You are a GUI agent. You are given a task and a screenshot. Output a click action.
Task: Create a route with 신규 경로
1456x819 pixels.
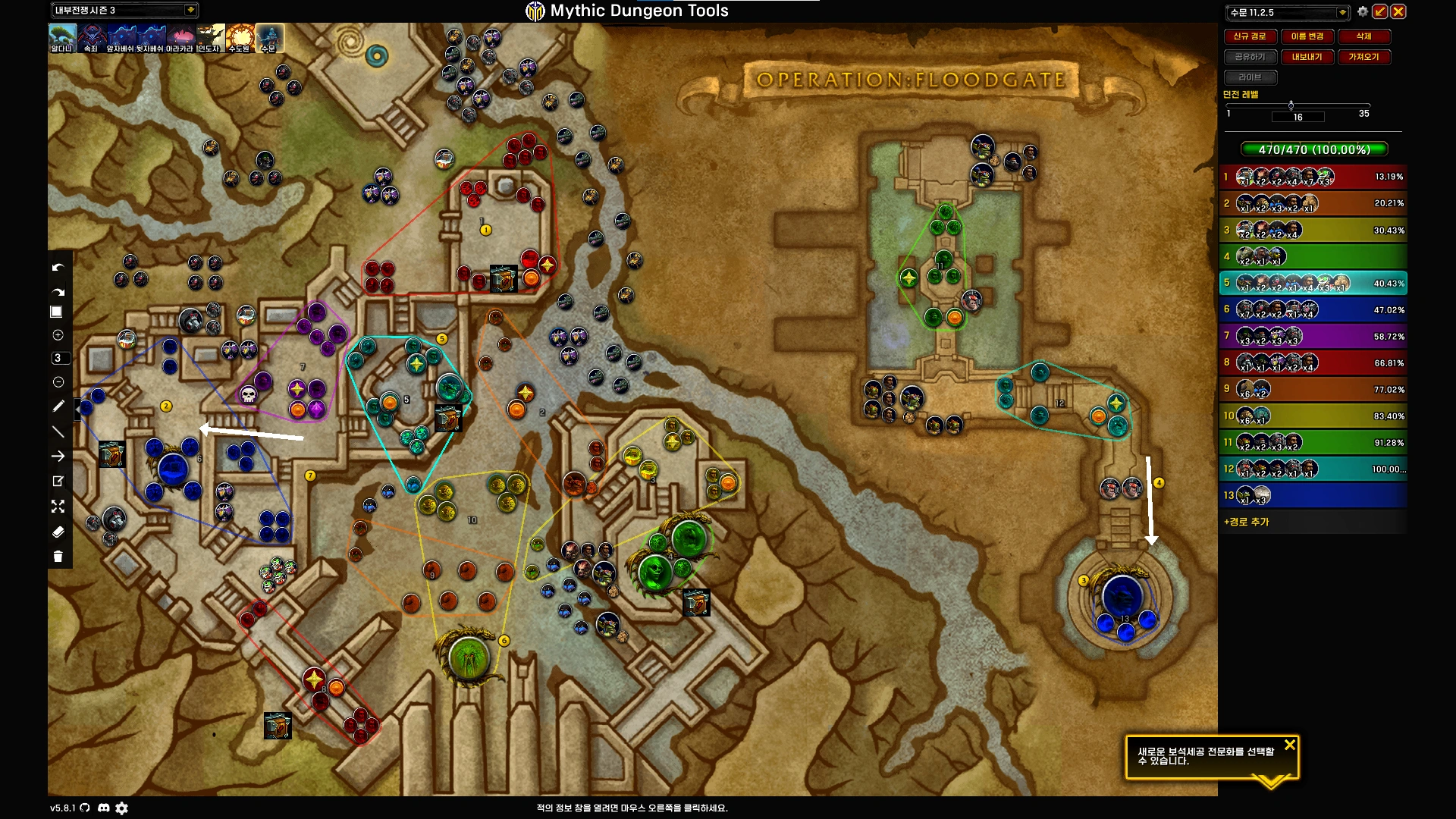coord(1249,36)
